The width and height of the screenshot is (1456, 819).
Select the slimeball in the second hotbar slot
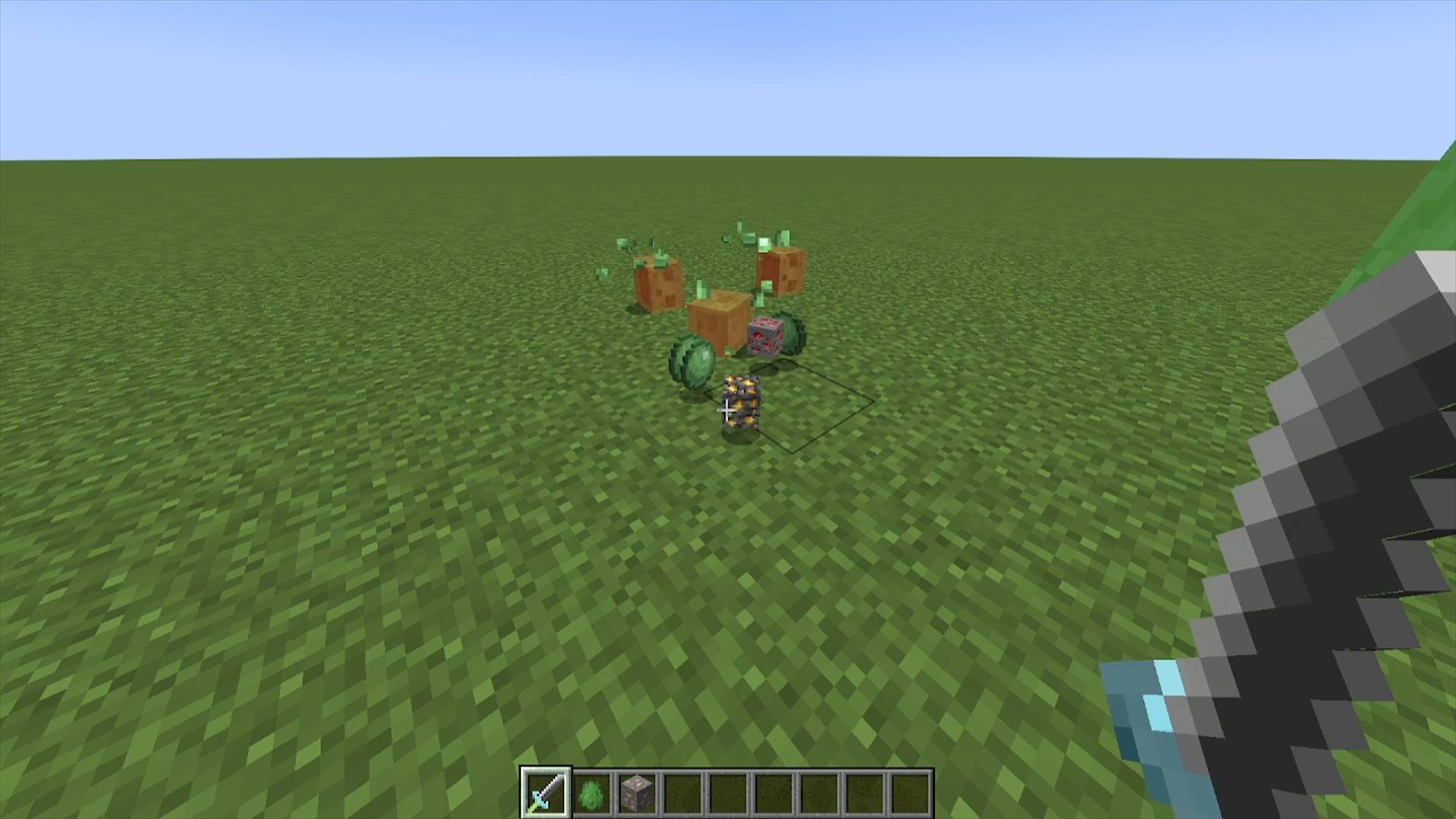[592, 792]
